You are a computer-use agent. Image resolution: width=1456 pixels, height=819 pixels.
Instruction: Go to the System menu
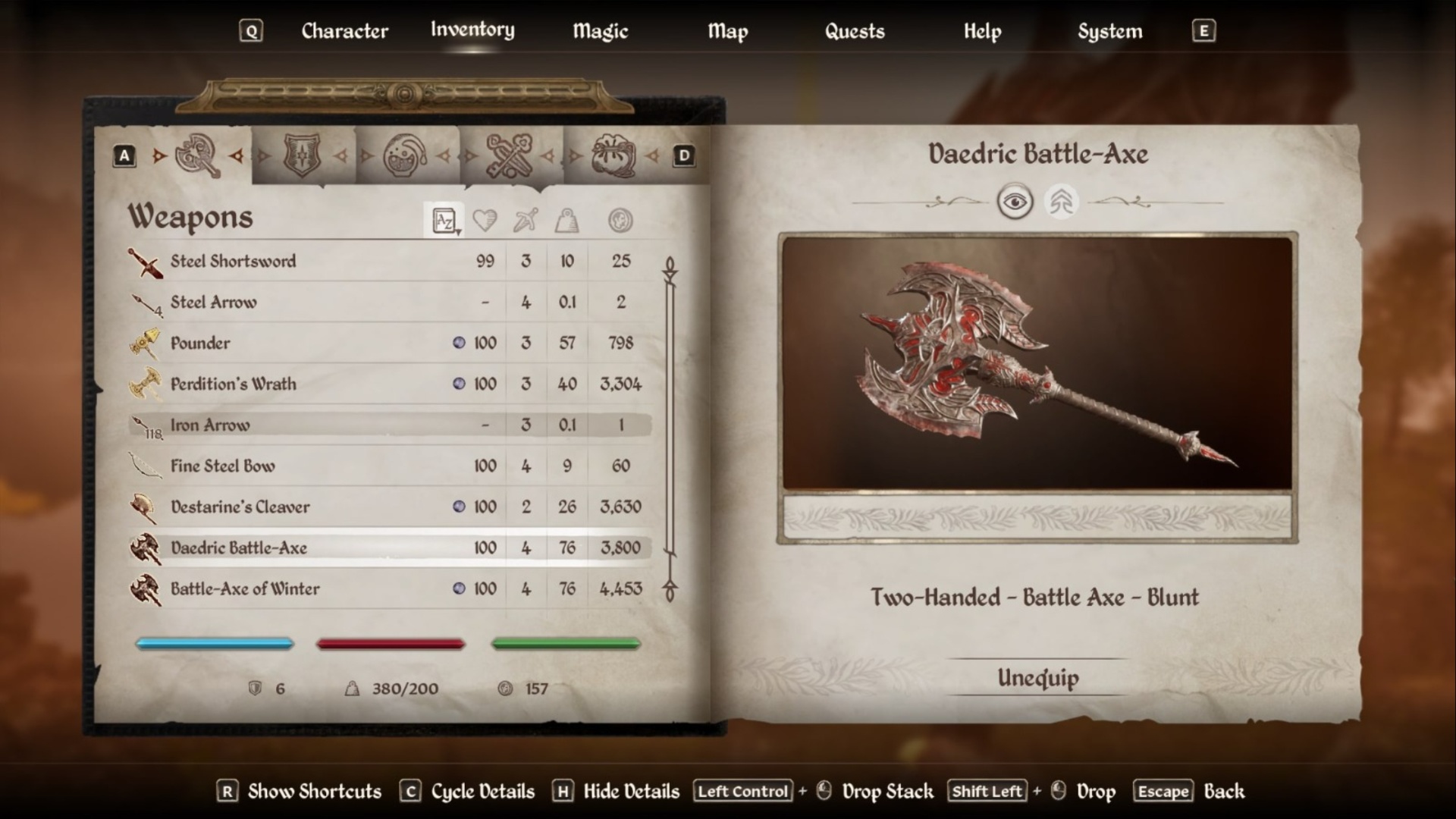1109,31
